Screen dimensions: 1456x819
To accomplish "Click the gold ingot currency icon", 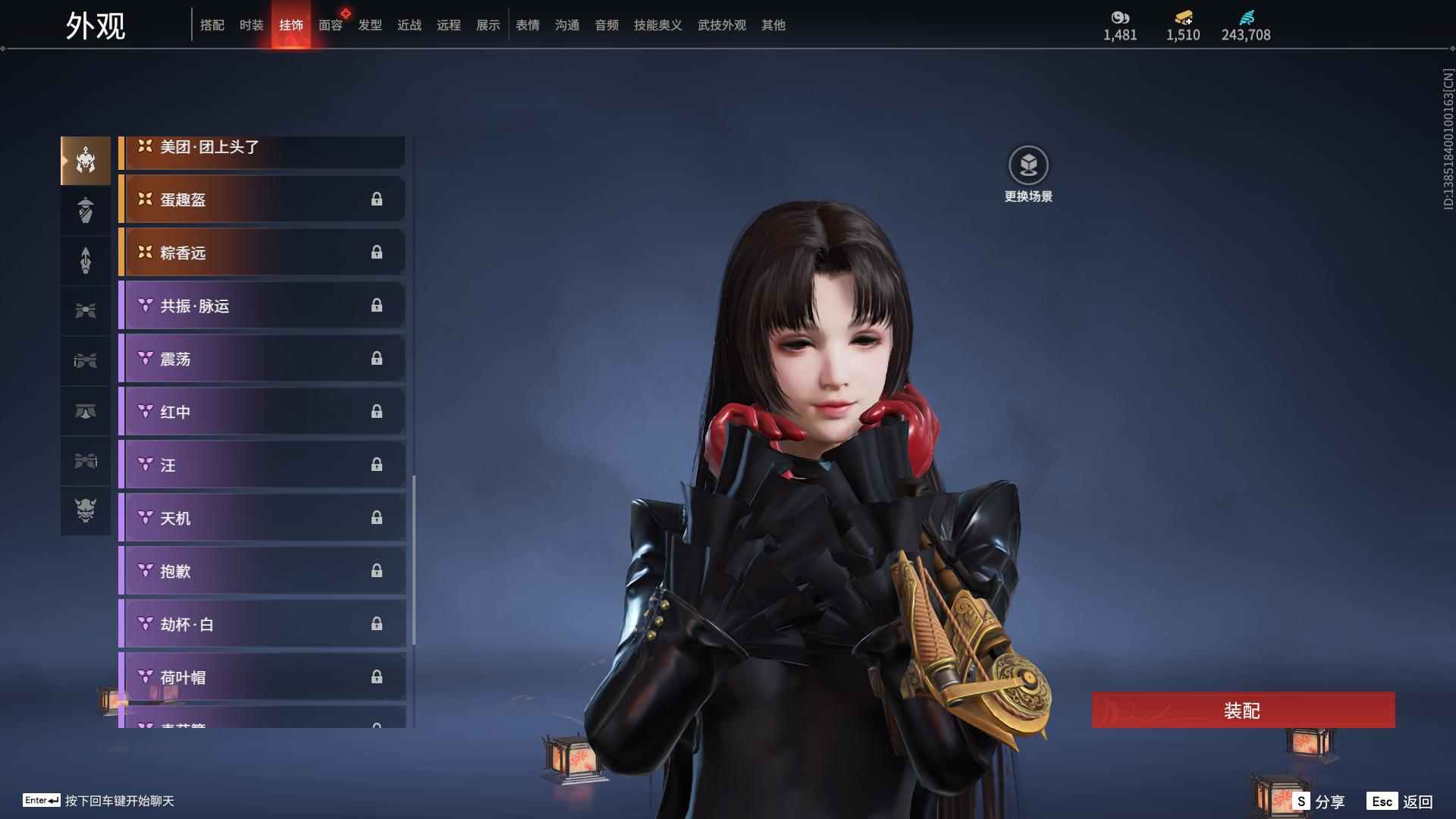I will (1183, 17).
